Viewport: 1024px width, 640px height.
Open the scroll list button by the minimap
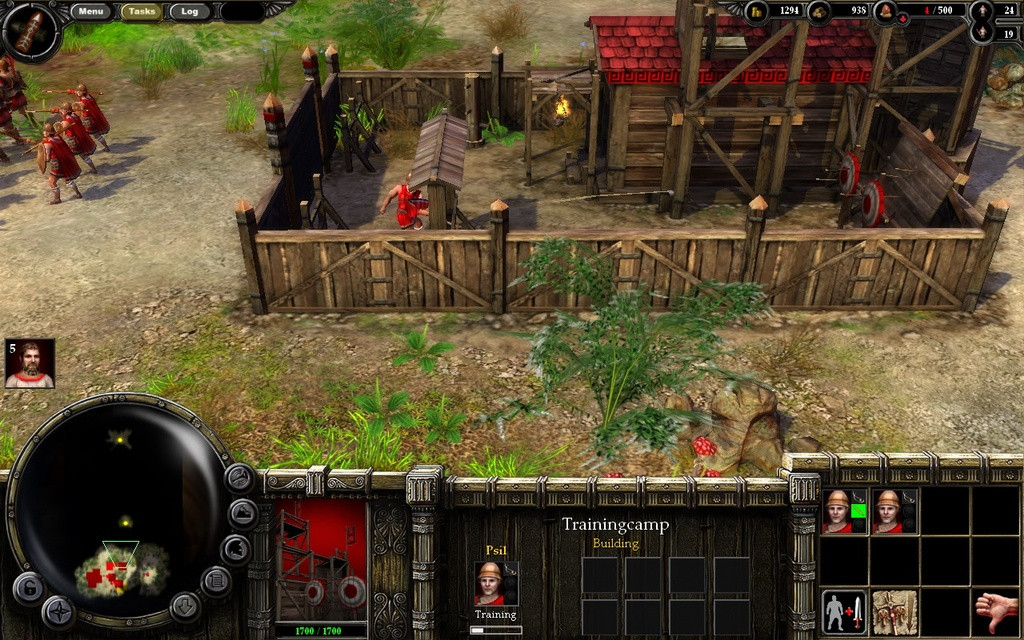(x=217, y=580)
